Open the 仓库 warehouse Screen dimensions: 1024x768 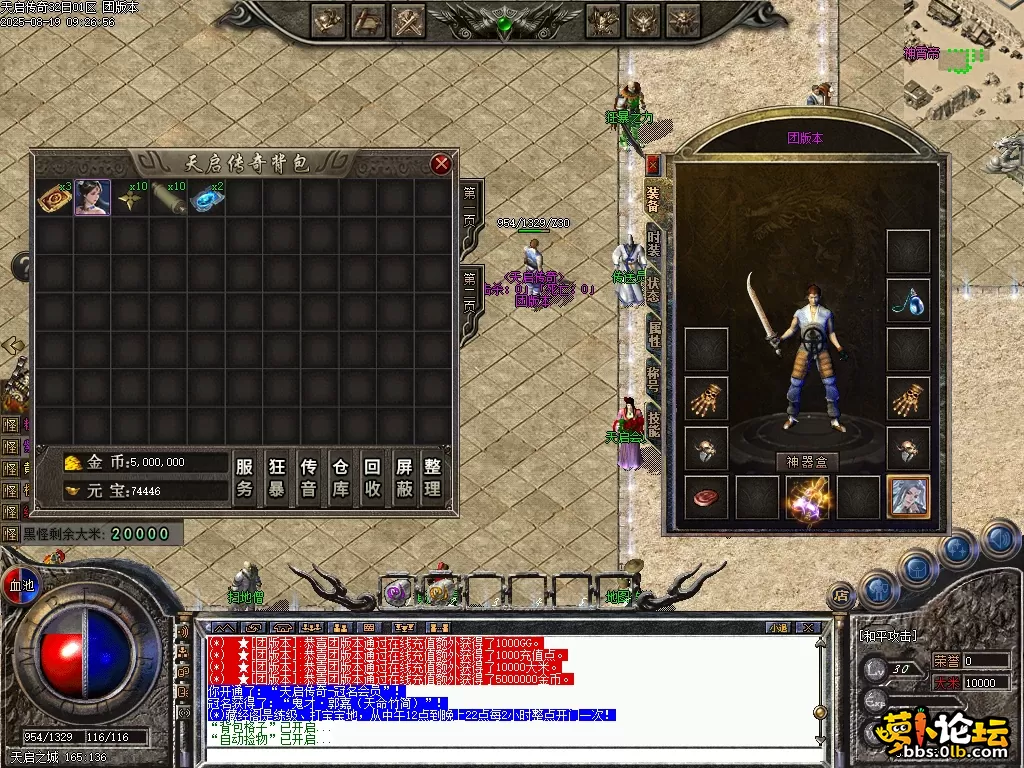pos(340,477)
